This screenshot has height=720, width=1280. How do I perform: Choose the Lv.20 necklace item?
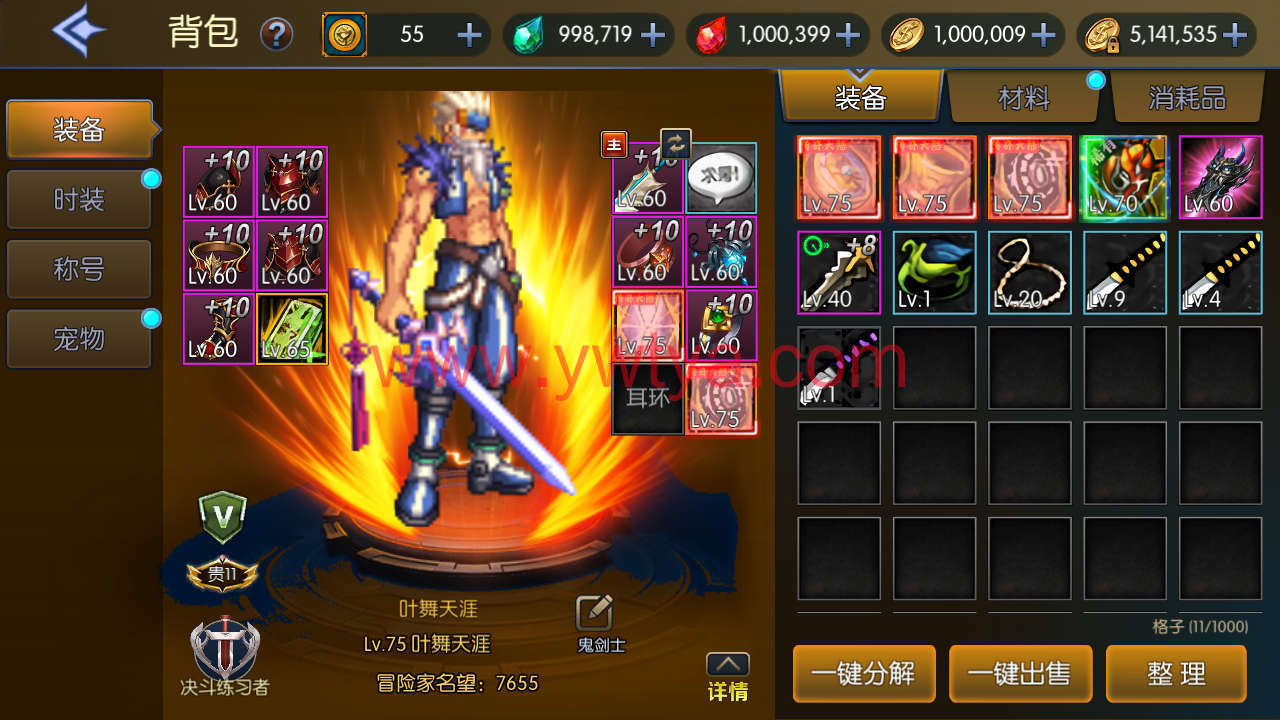coord(1029,272)
